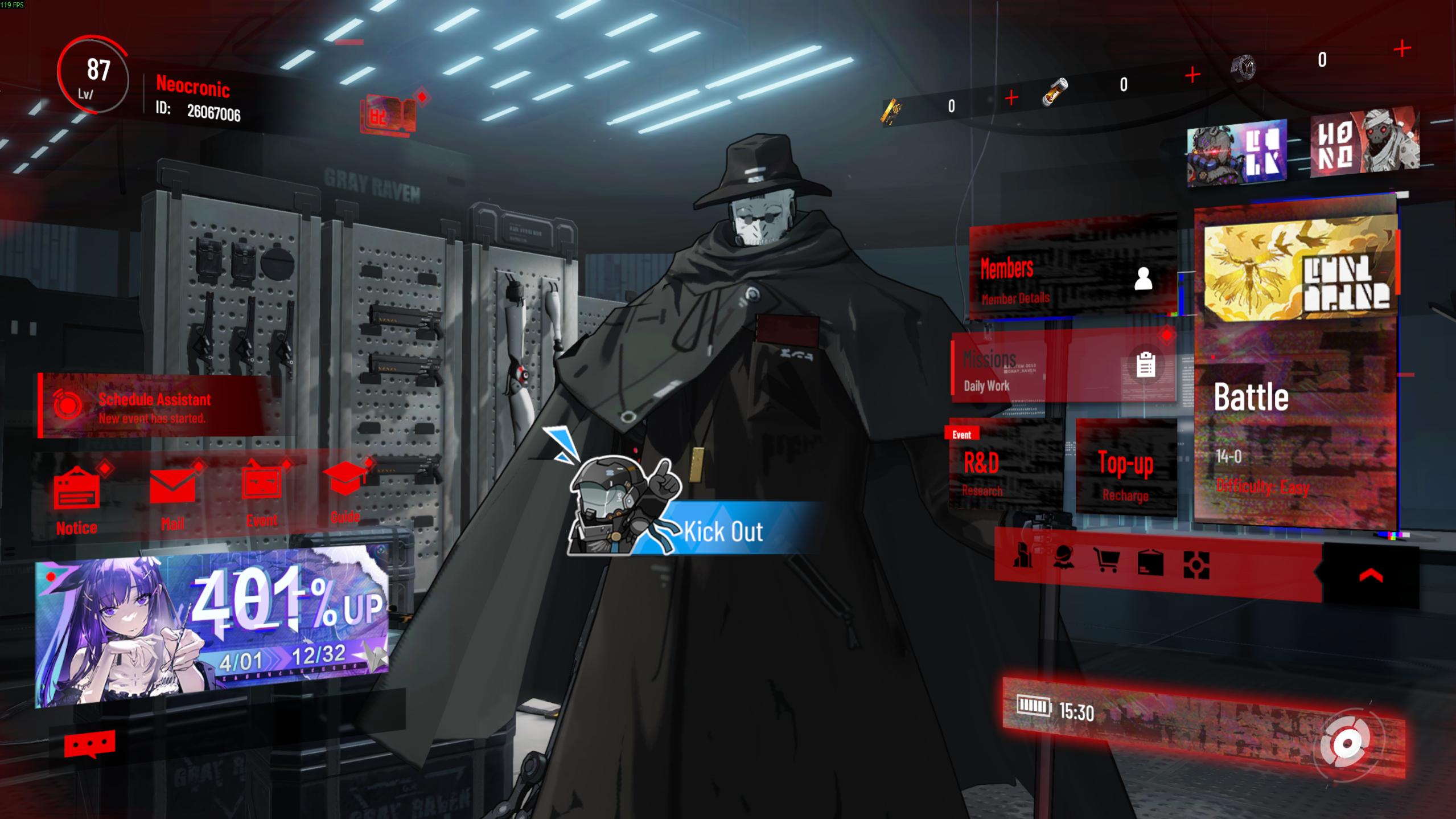This screenshot has height=819, width=1456.
Task: Open the Schedule Assistant notification
Action: point(154,407)
